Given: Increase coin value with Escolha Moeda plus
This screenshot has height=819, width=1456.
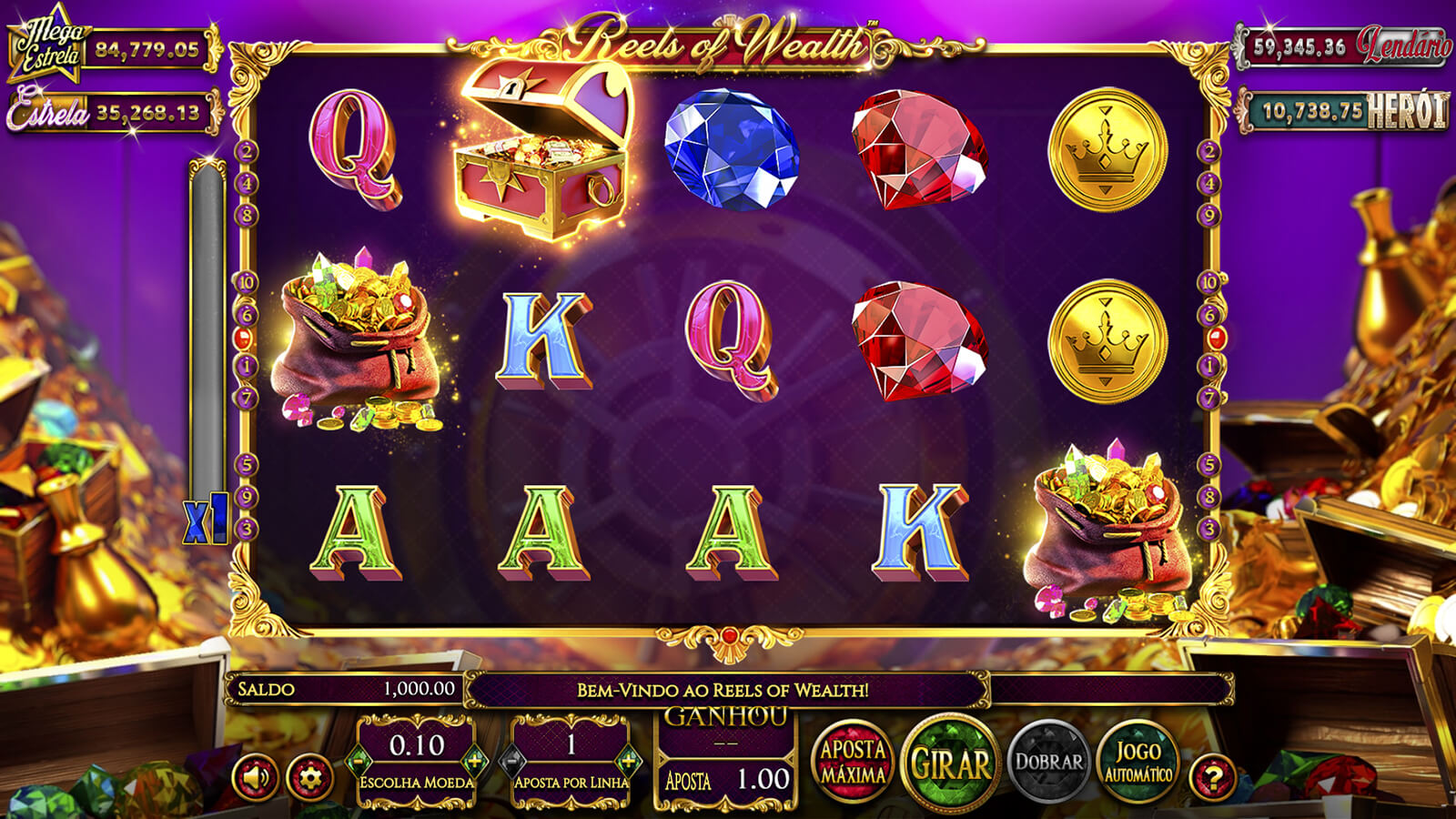Looking at the screenshot, I should click(474, 761).
